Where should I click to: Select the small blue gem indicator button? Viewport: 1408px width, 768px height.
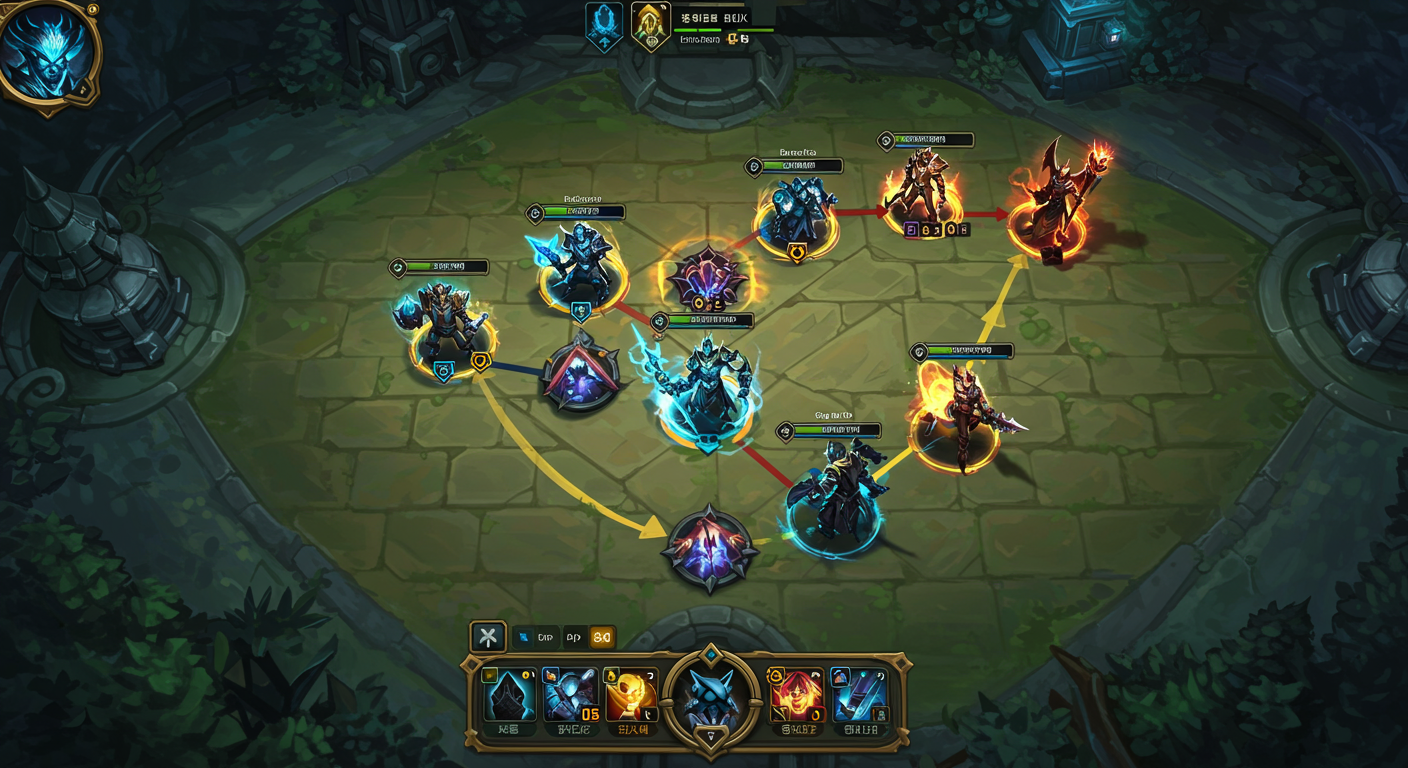[x=524, y=637]
